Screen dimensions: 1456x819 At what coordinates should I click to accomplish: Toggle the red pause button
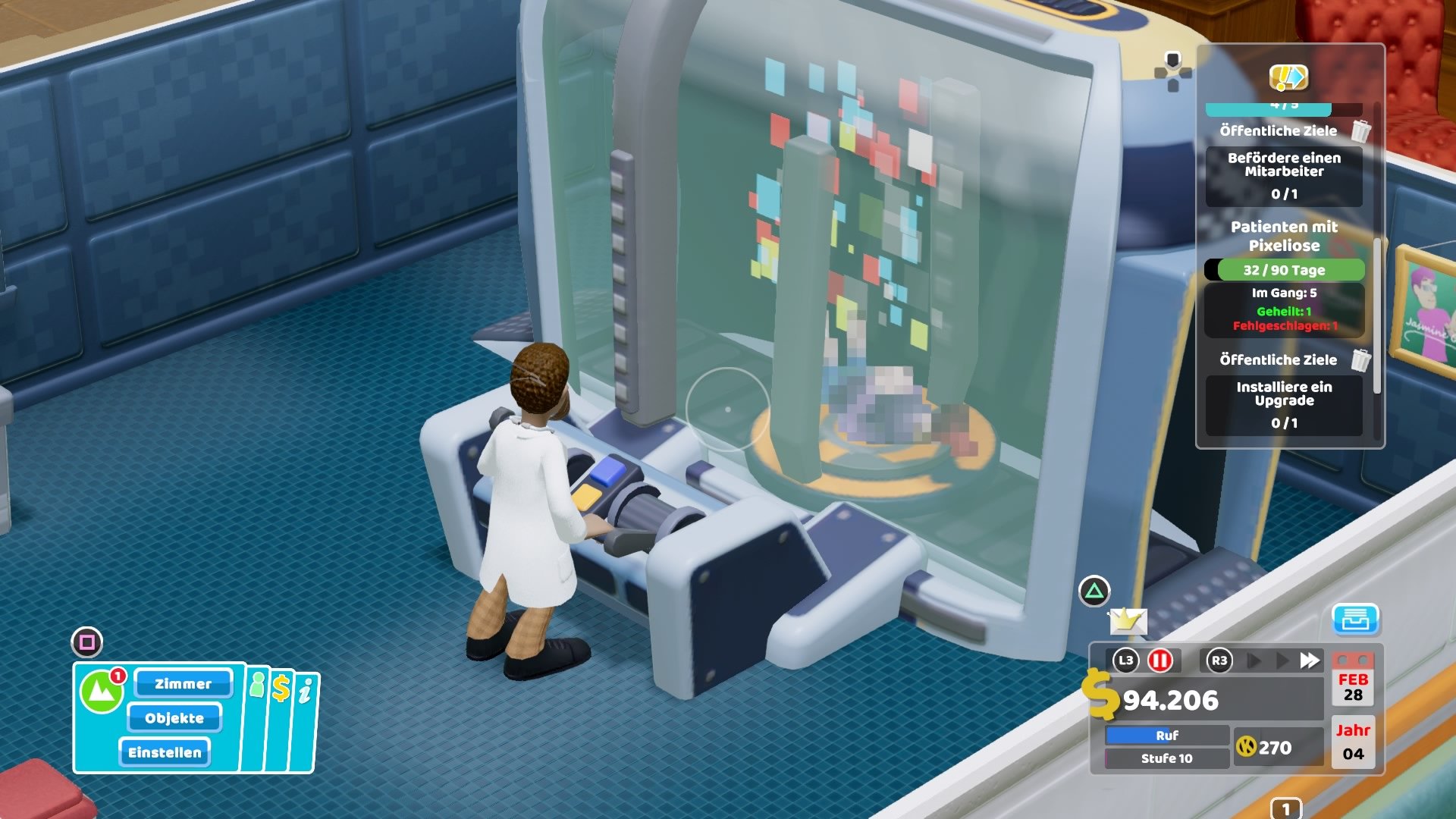[1160, 661]
